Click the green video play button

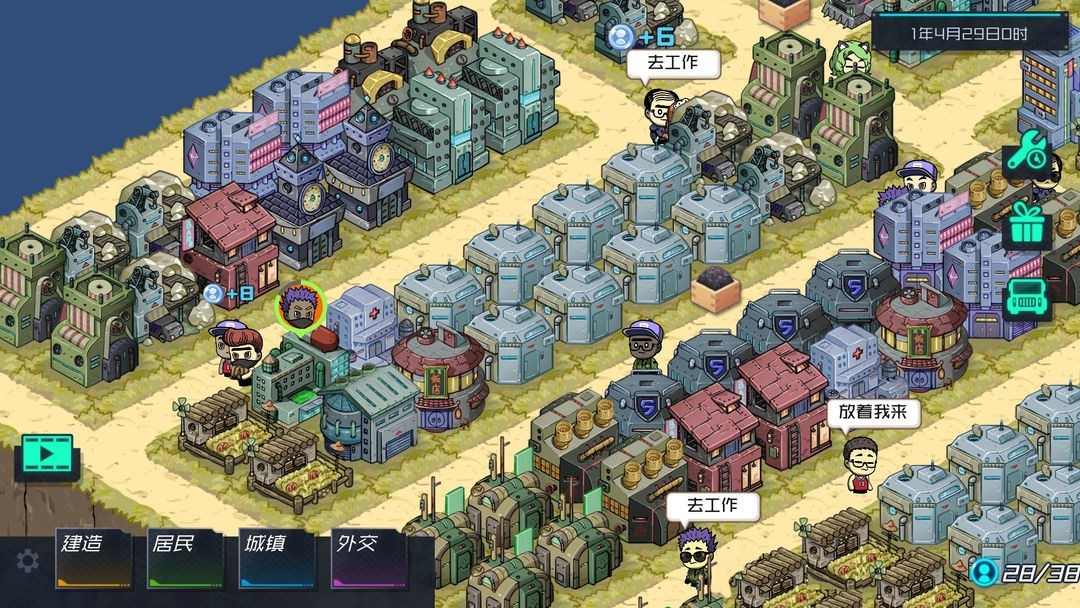click(45, 455)
